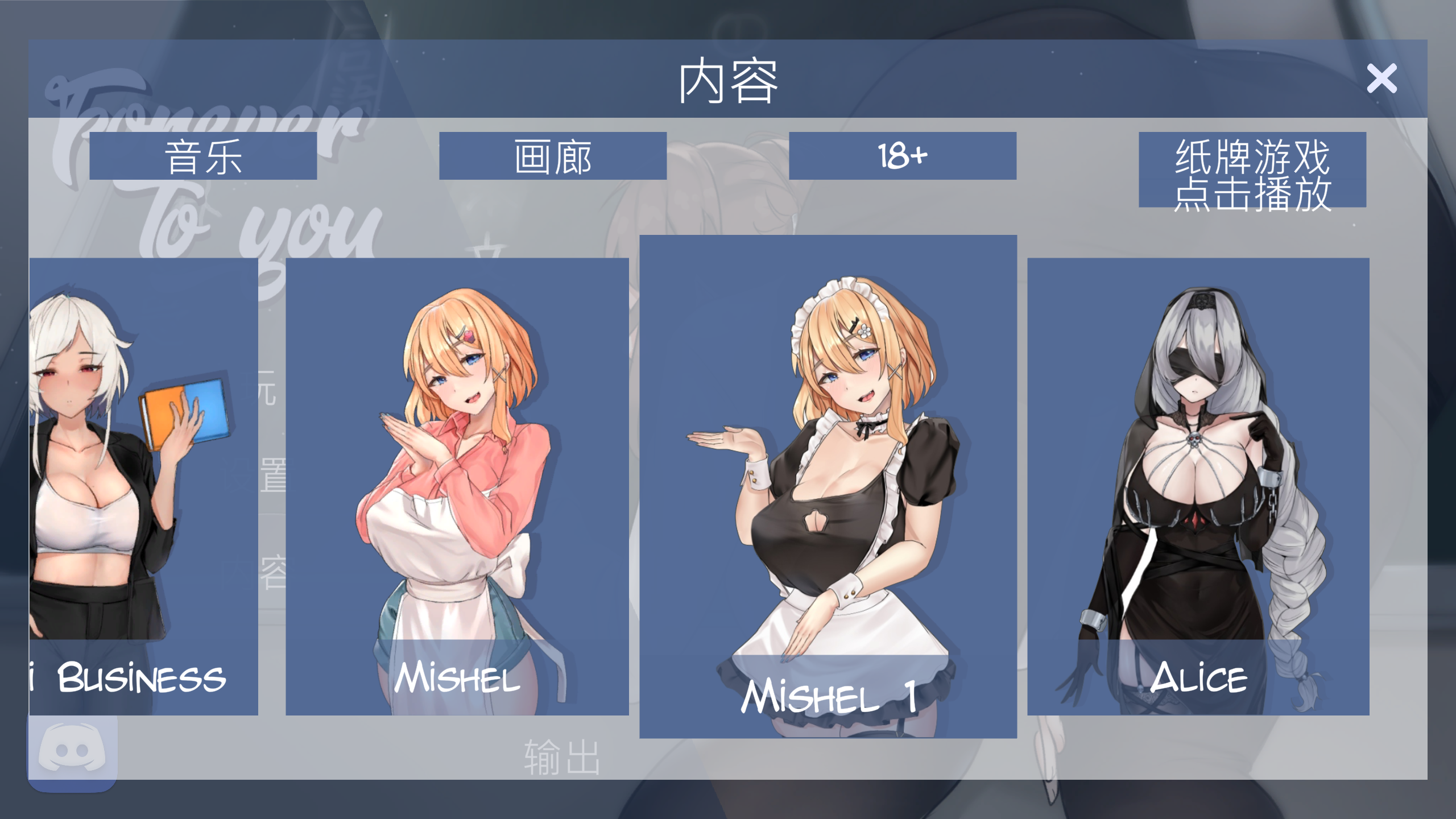The height and width of the screenshot is (819, 1456).
Task: Click Mishel's name label
Action: pyautogui.click(x=458, y=678)
